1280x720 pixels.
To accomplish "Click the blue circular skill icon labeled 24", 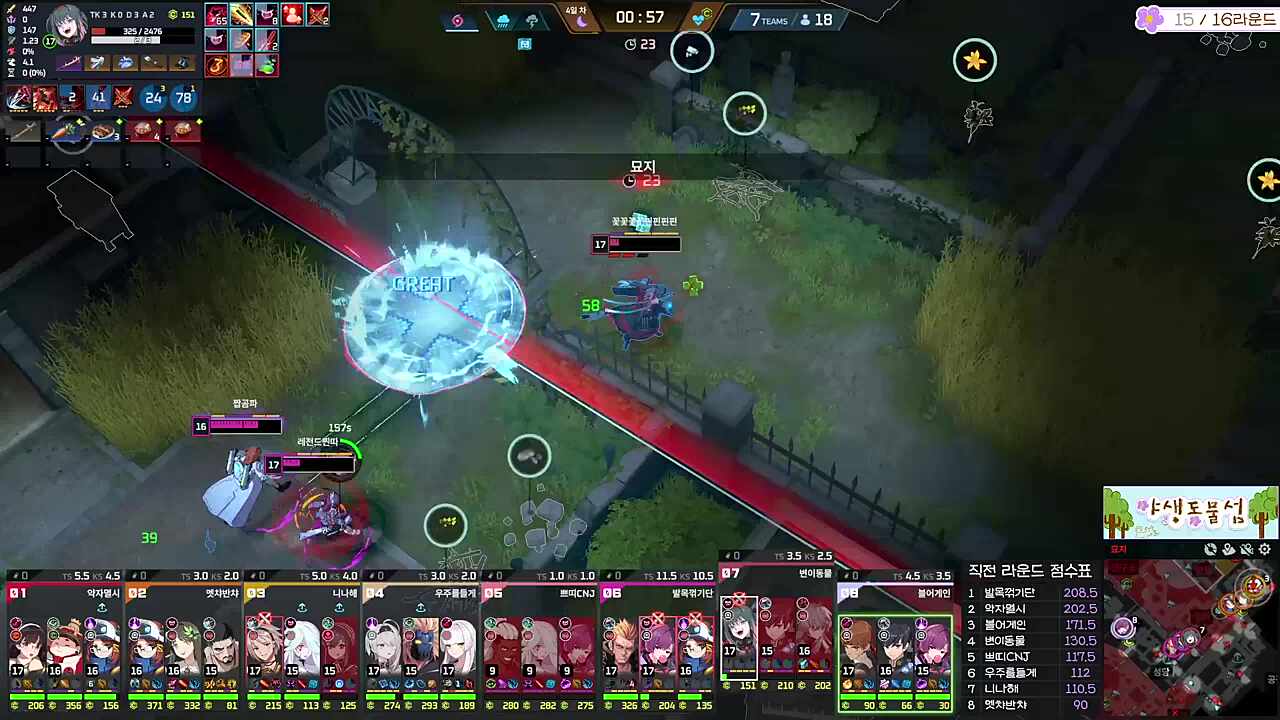I will [154, 97].
